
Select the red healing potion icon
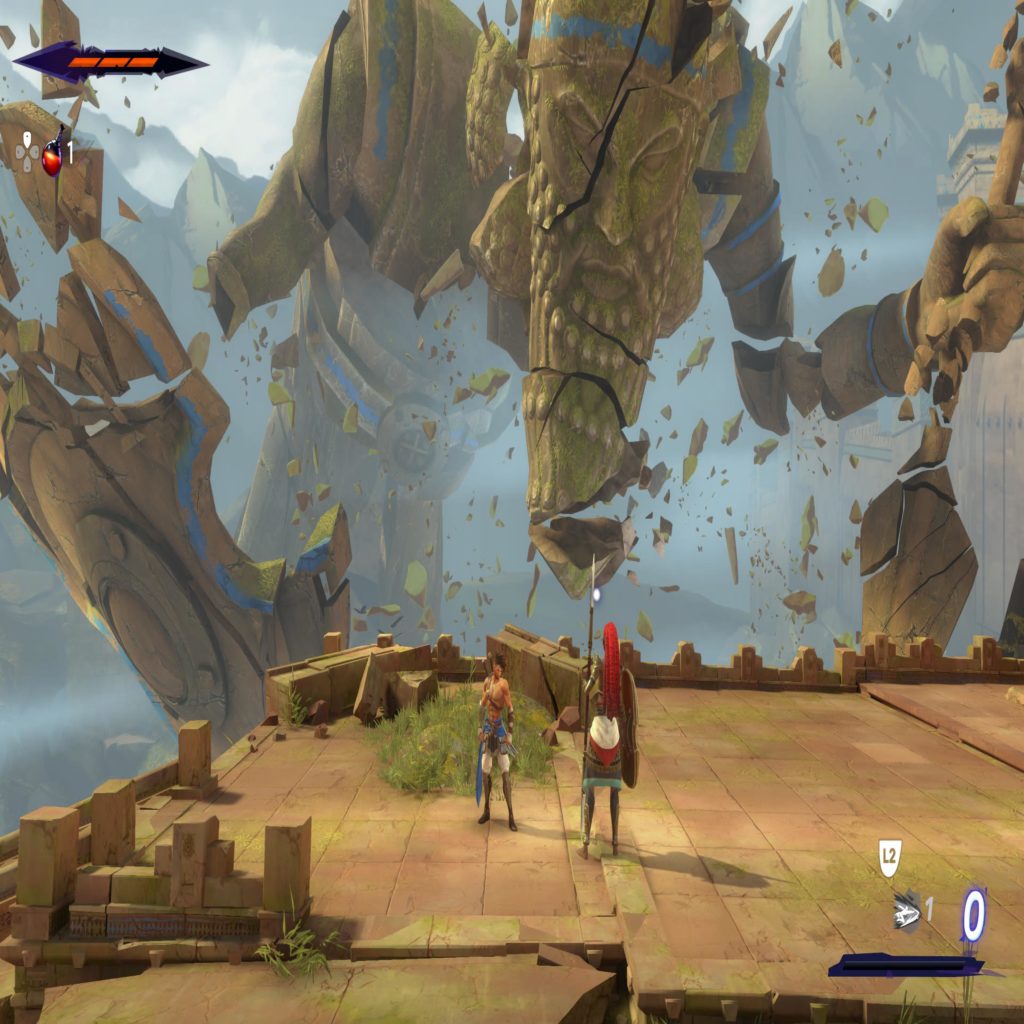[53, 156]
